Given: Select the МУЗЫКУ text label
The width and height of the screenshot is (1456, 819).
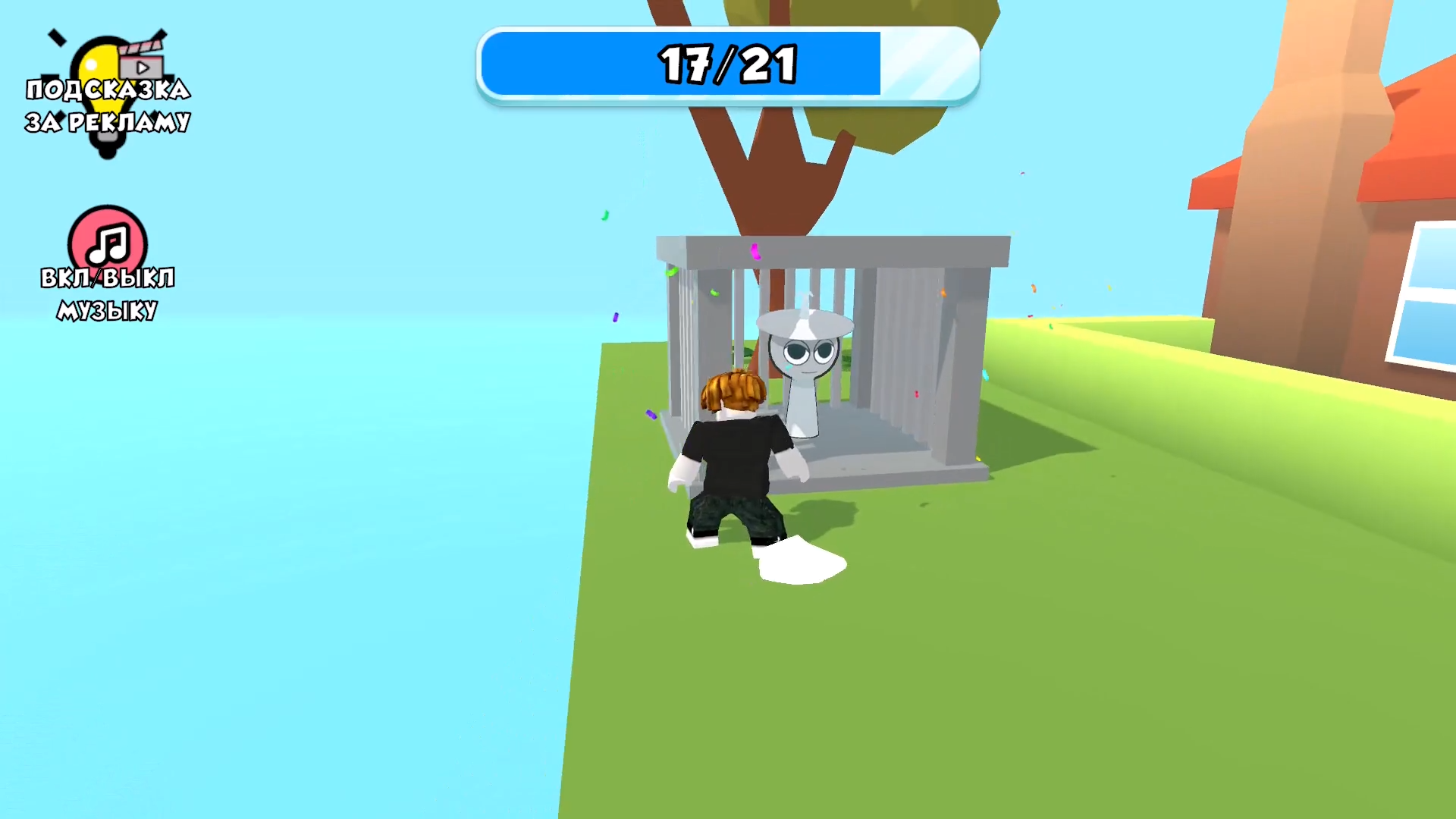Looking at the screenshot, I should [106, 309].
